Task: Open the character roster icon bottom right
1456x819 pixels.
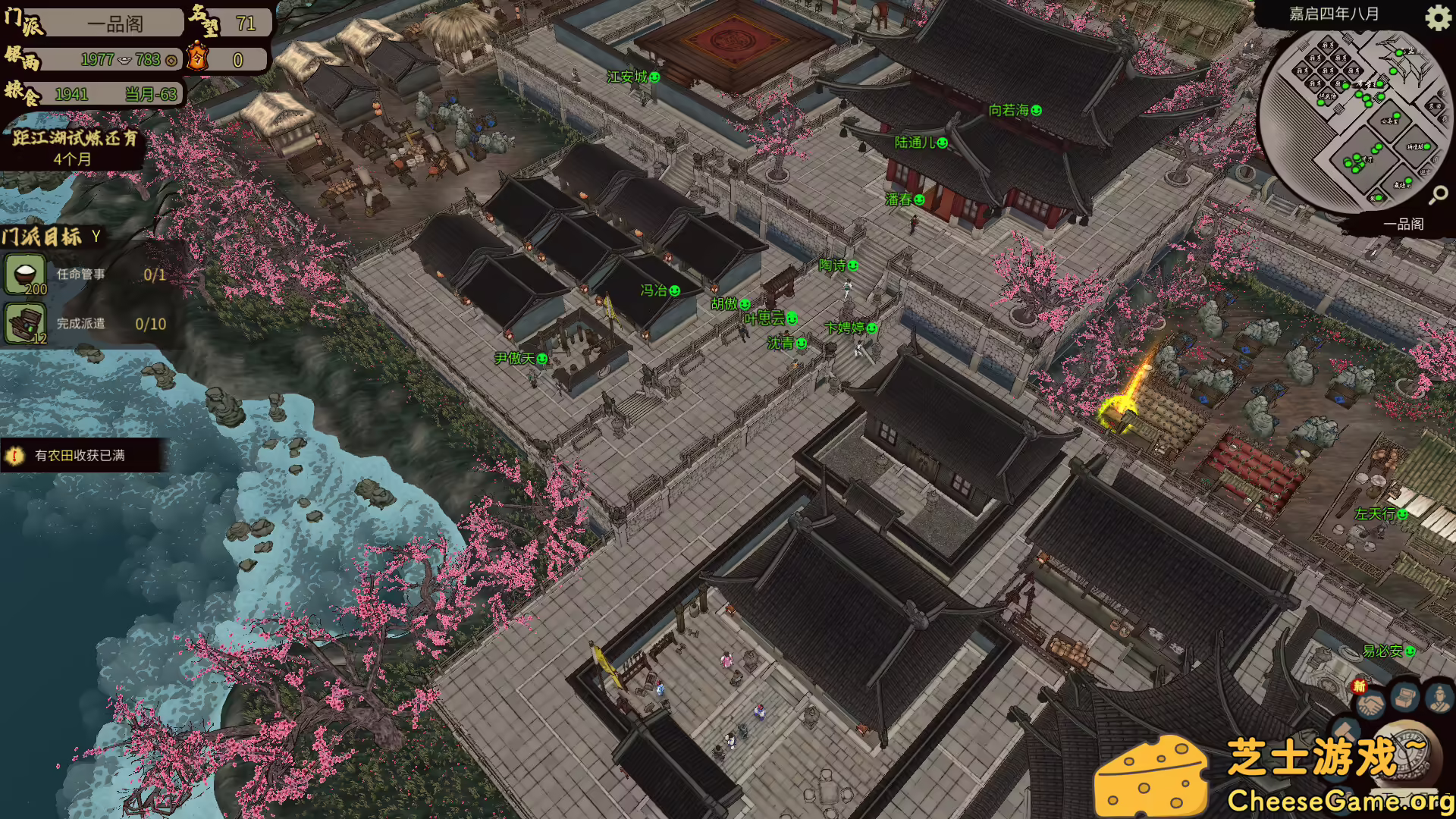Action: 1439,699
